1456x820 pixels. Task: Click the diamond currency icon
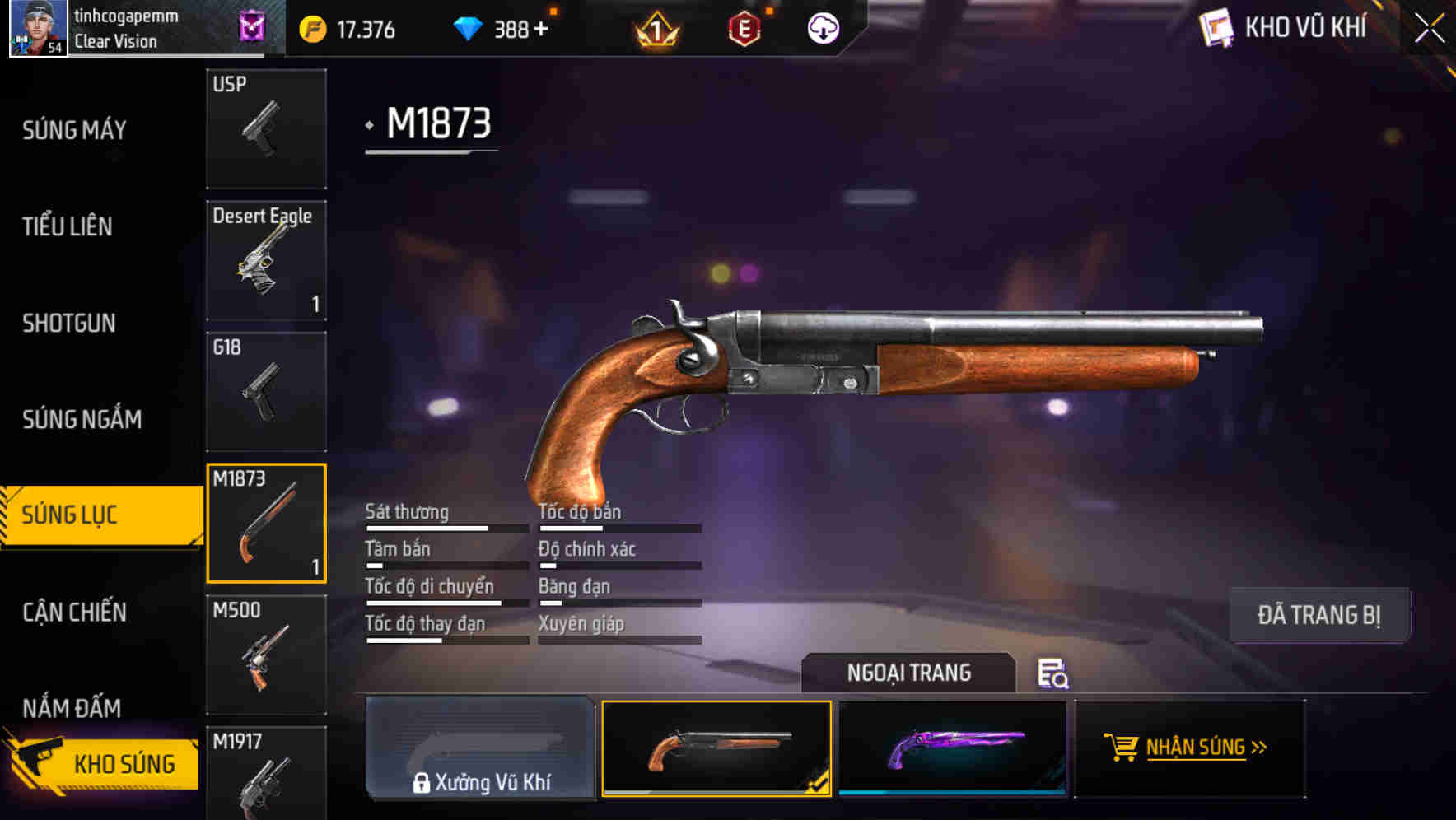tap(468, 29)
